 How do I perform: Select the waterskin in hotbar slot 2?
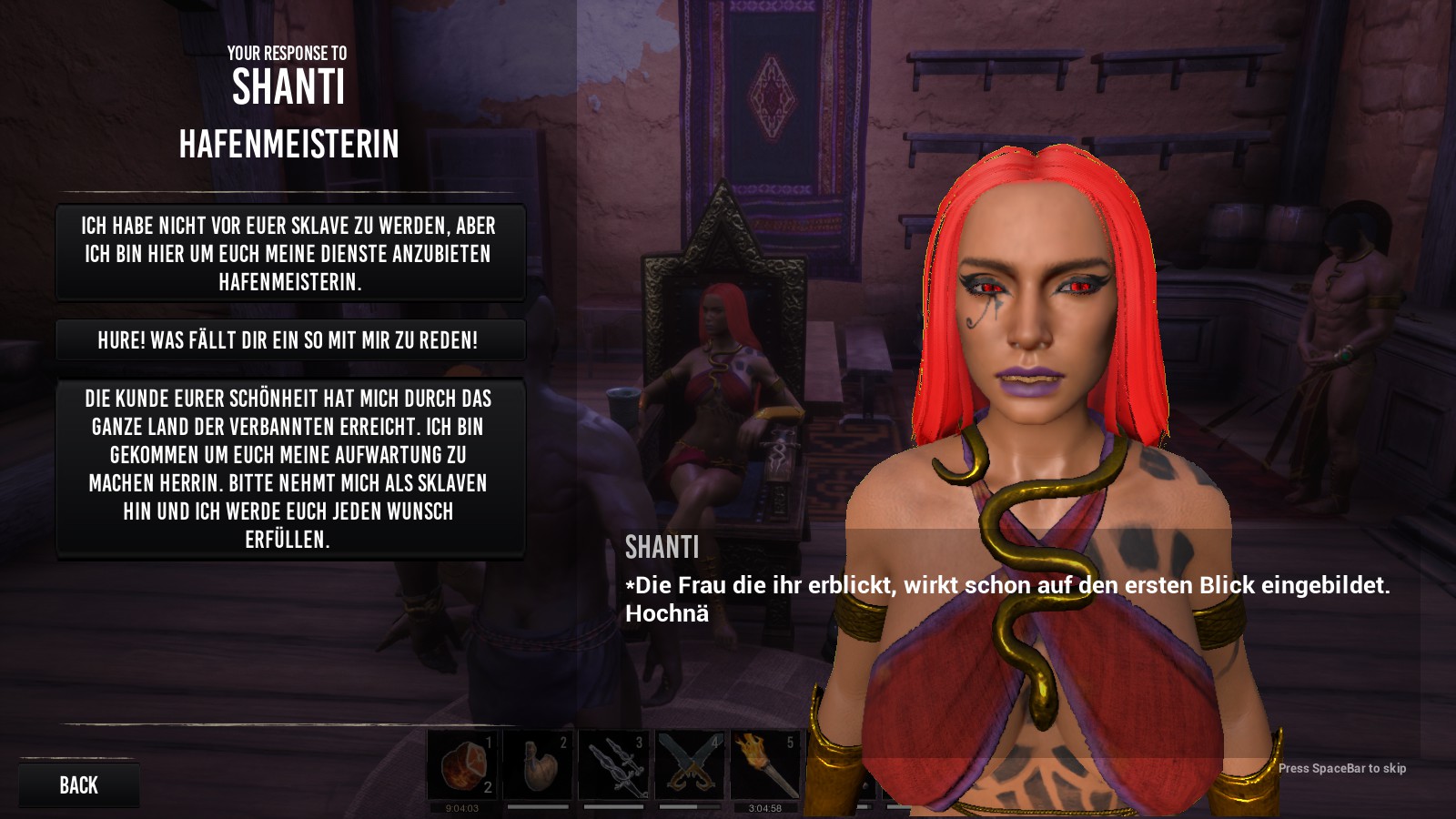coord(538,765)
